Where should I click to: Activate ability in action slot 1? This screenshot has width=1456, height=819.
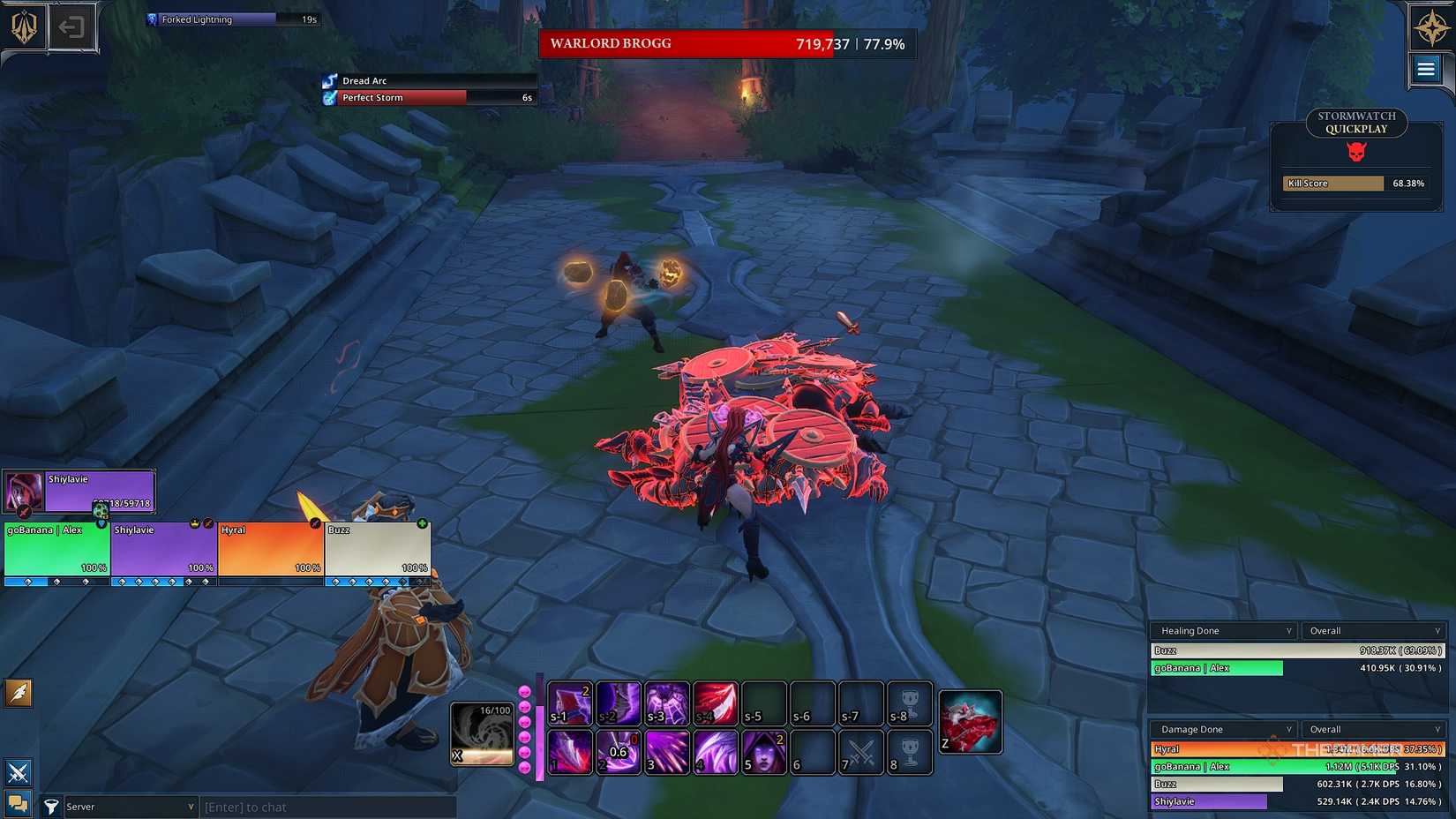click(569, 752)
